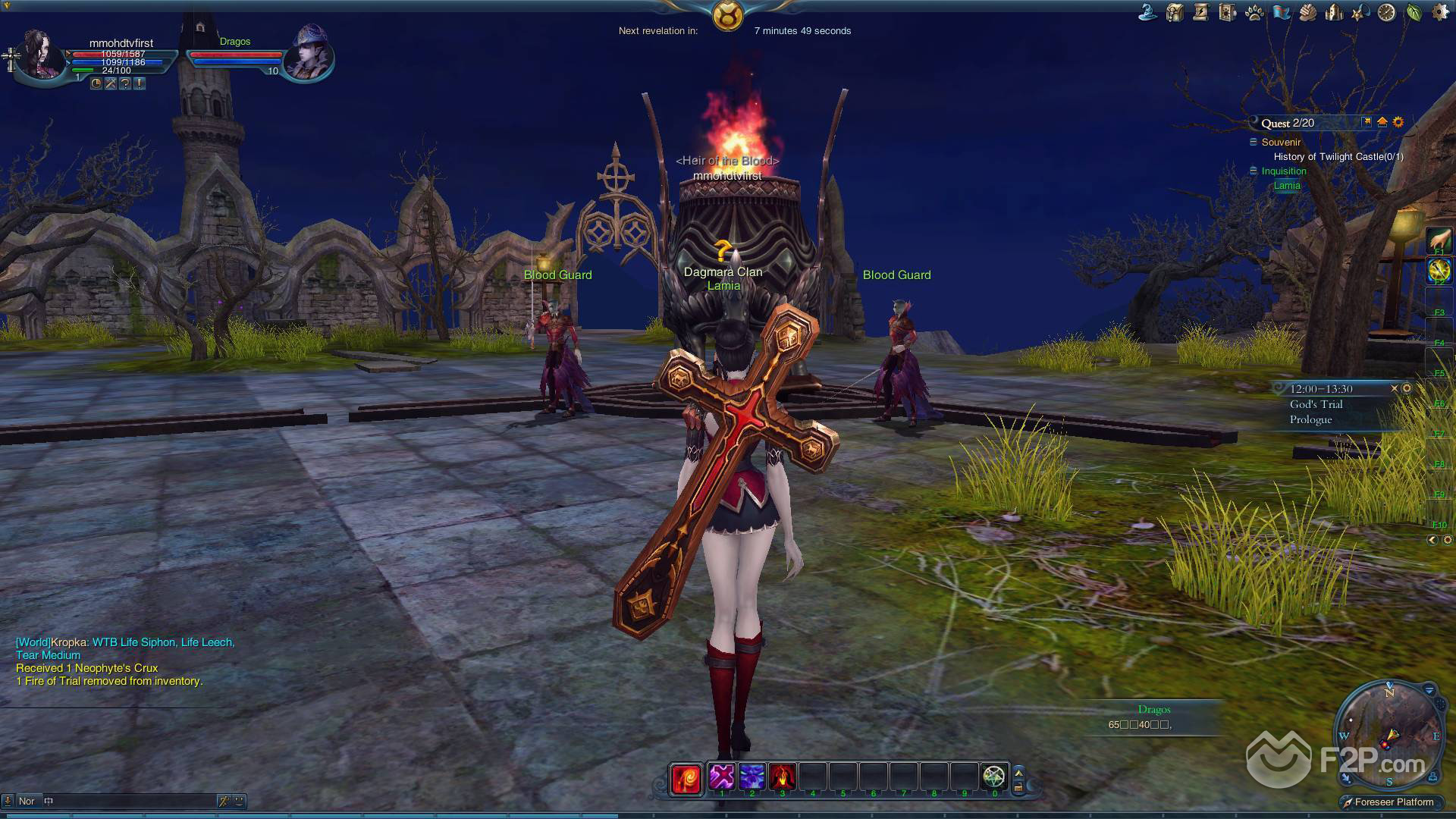Image resolution: width=1456 pixels, height=819 pixels.
Task: Use the purple cross skill in slot 1
Action: (722, 777)
